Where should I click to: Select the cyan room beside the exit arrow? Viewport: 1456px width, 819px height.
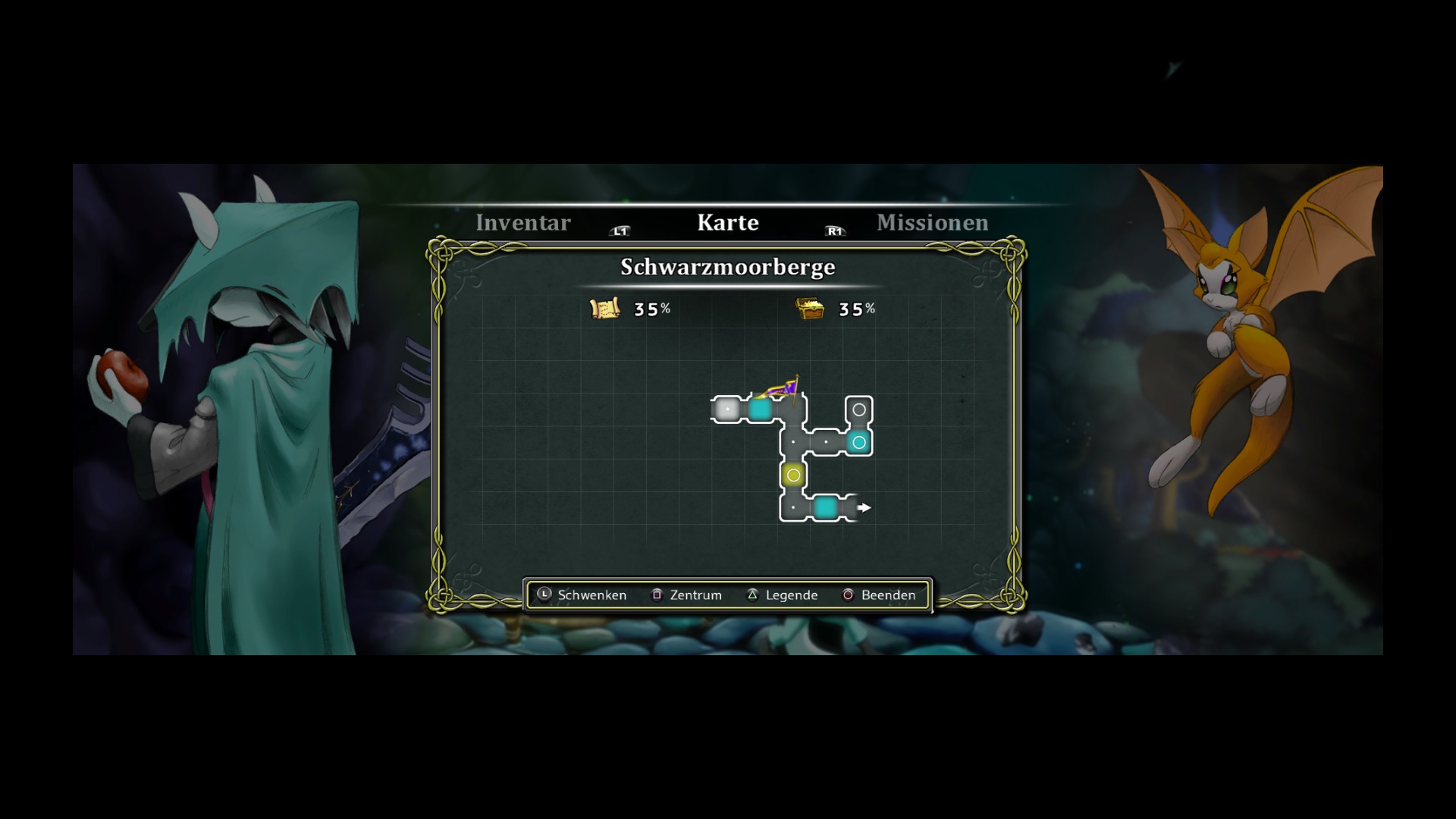(825, 507)
